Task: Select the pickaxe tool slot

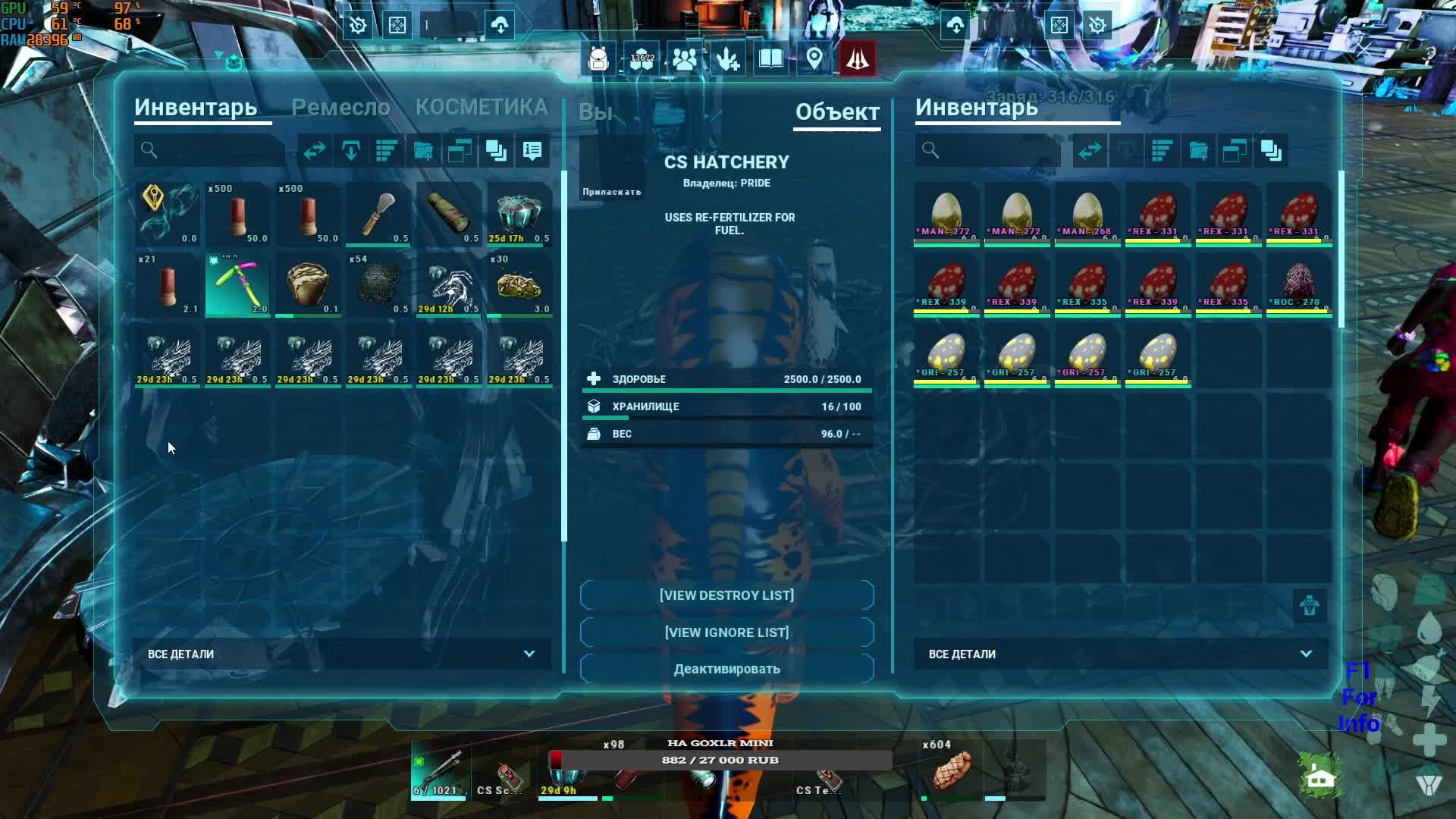Action: tap(237, 284)
